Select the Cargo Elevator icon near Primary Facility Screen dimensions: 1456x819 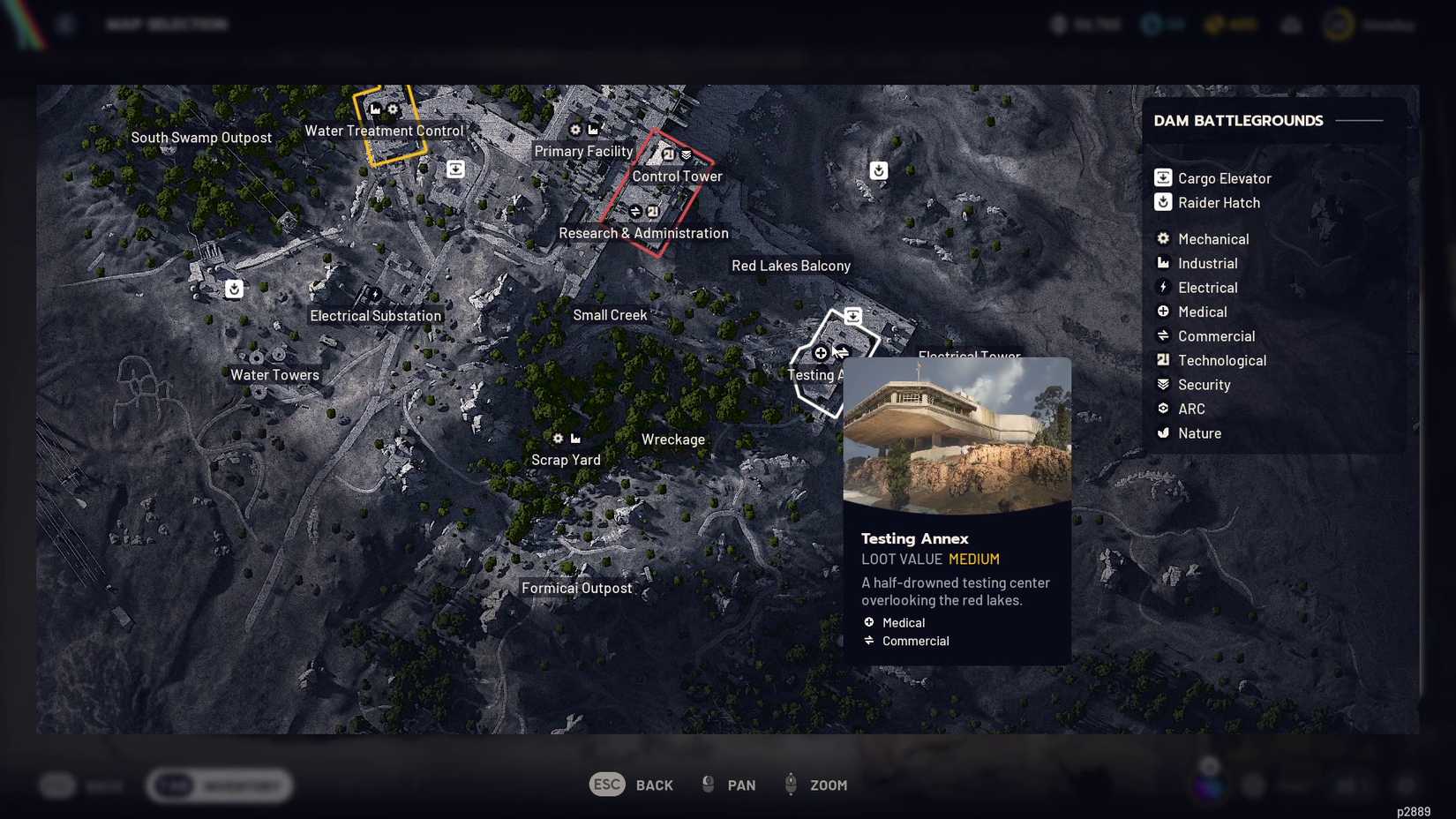click(454, 169)
